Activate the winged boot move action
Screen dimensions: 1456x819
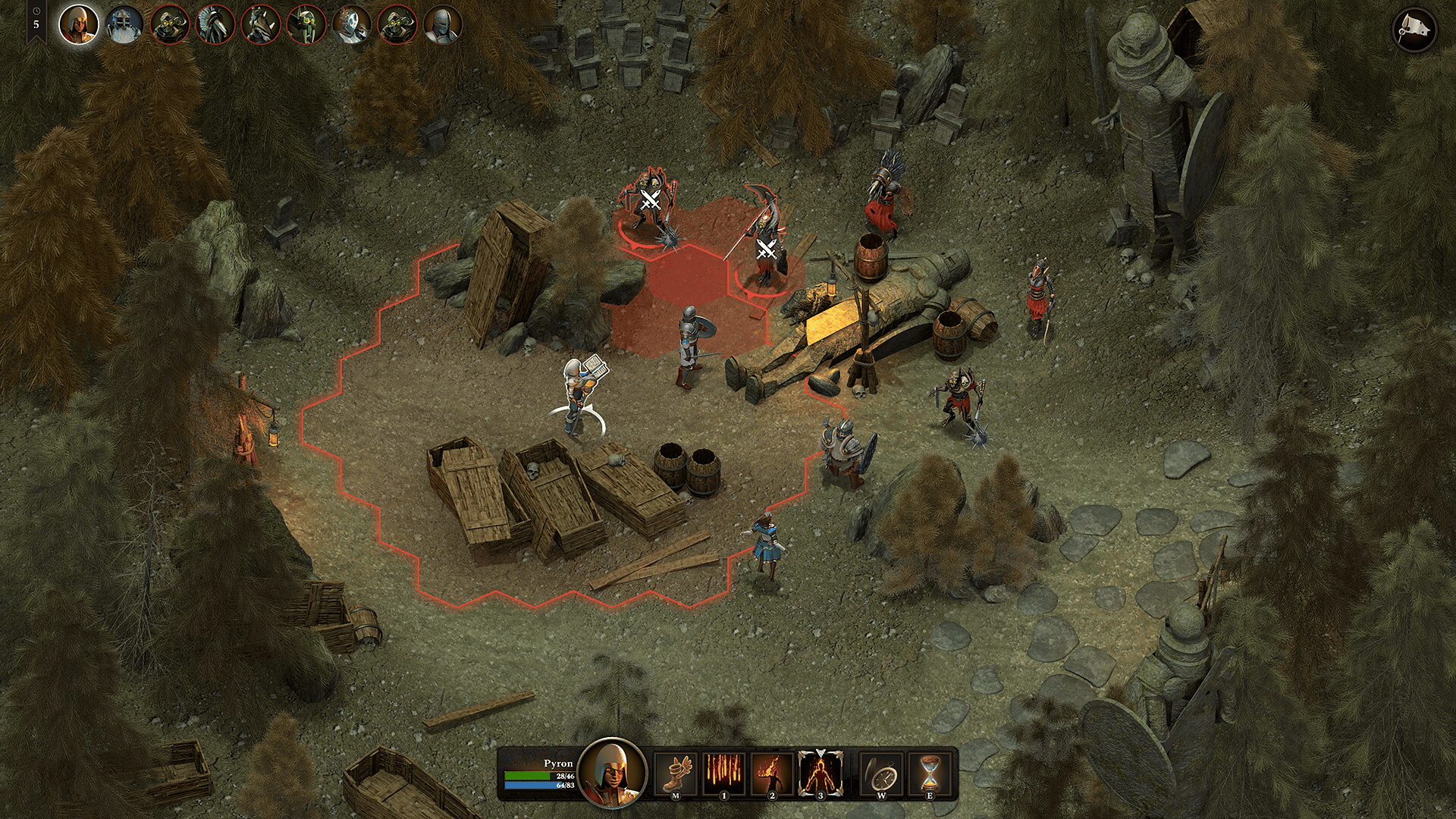coord(675,773)
